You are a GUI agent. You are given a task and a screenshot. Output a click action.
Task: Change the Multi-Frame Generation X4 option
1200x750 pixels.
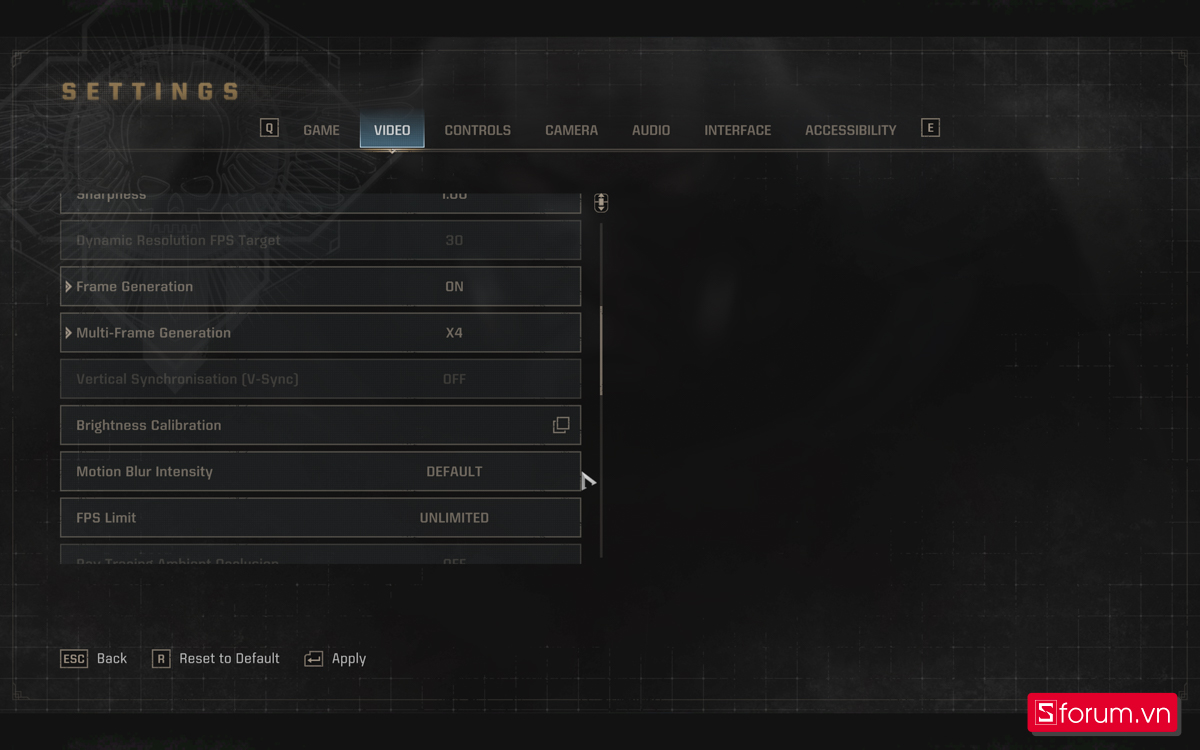(x=454, y=333)
